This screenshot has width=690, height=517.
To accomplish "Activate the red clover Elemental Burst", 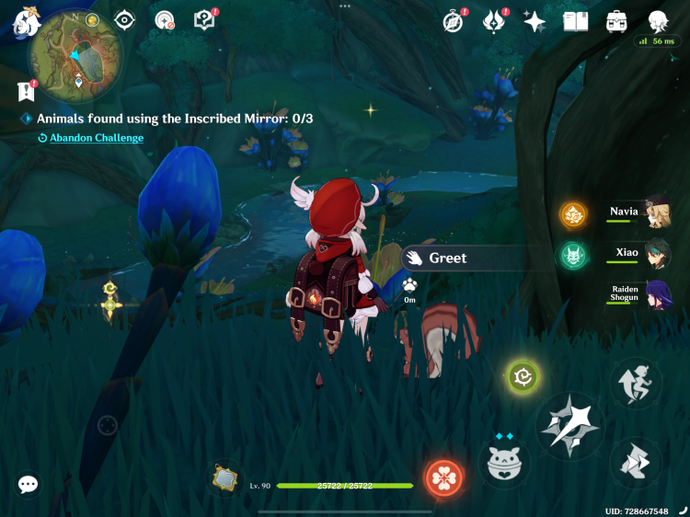I will point(443,478).
